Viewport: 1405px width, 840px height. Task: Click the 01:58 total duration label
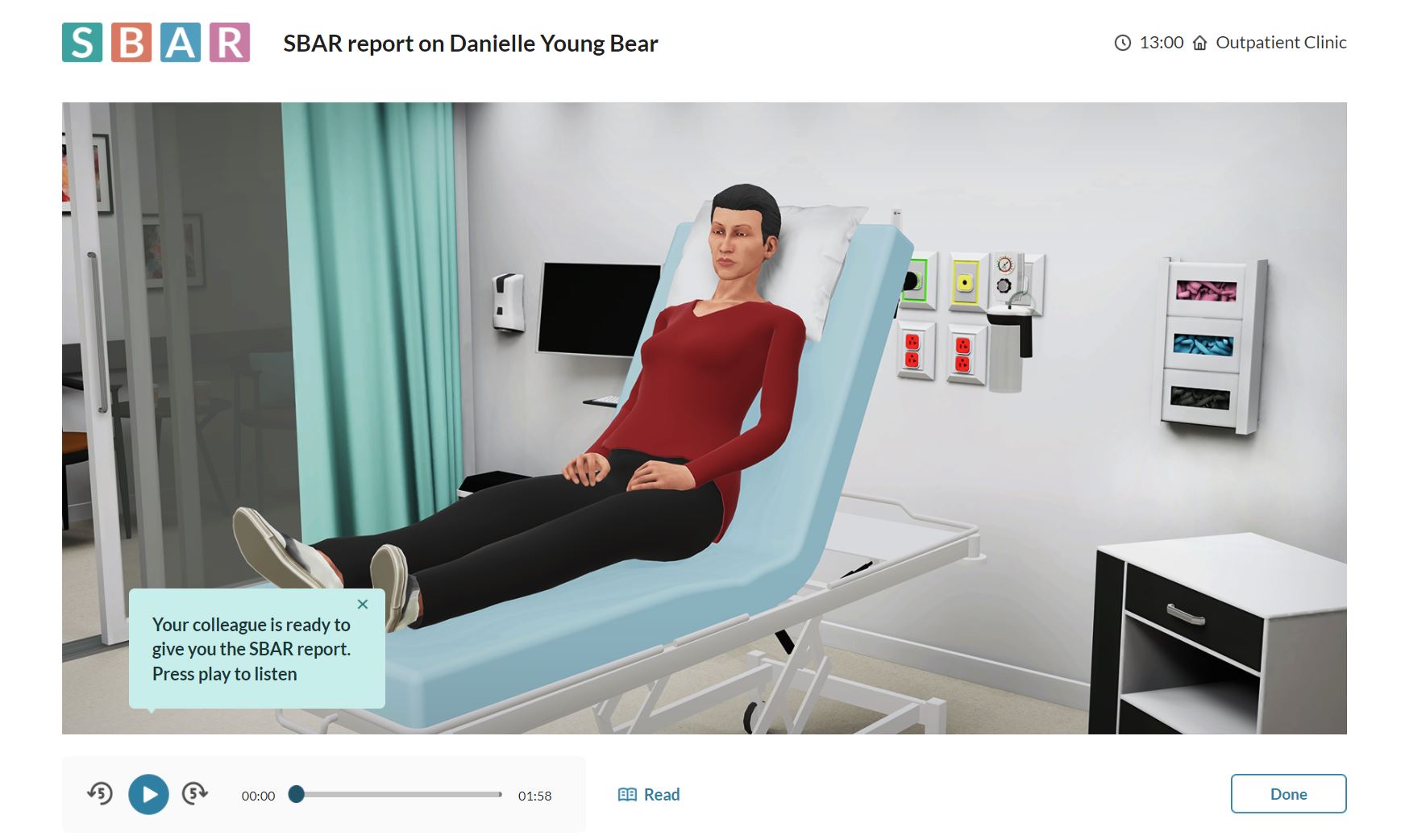pyautogui.click(x=534, y=795)
